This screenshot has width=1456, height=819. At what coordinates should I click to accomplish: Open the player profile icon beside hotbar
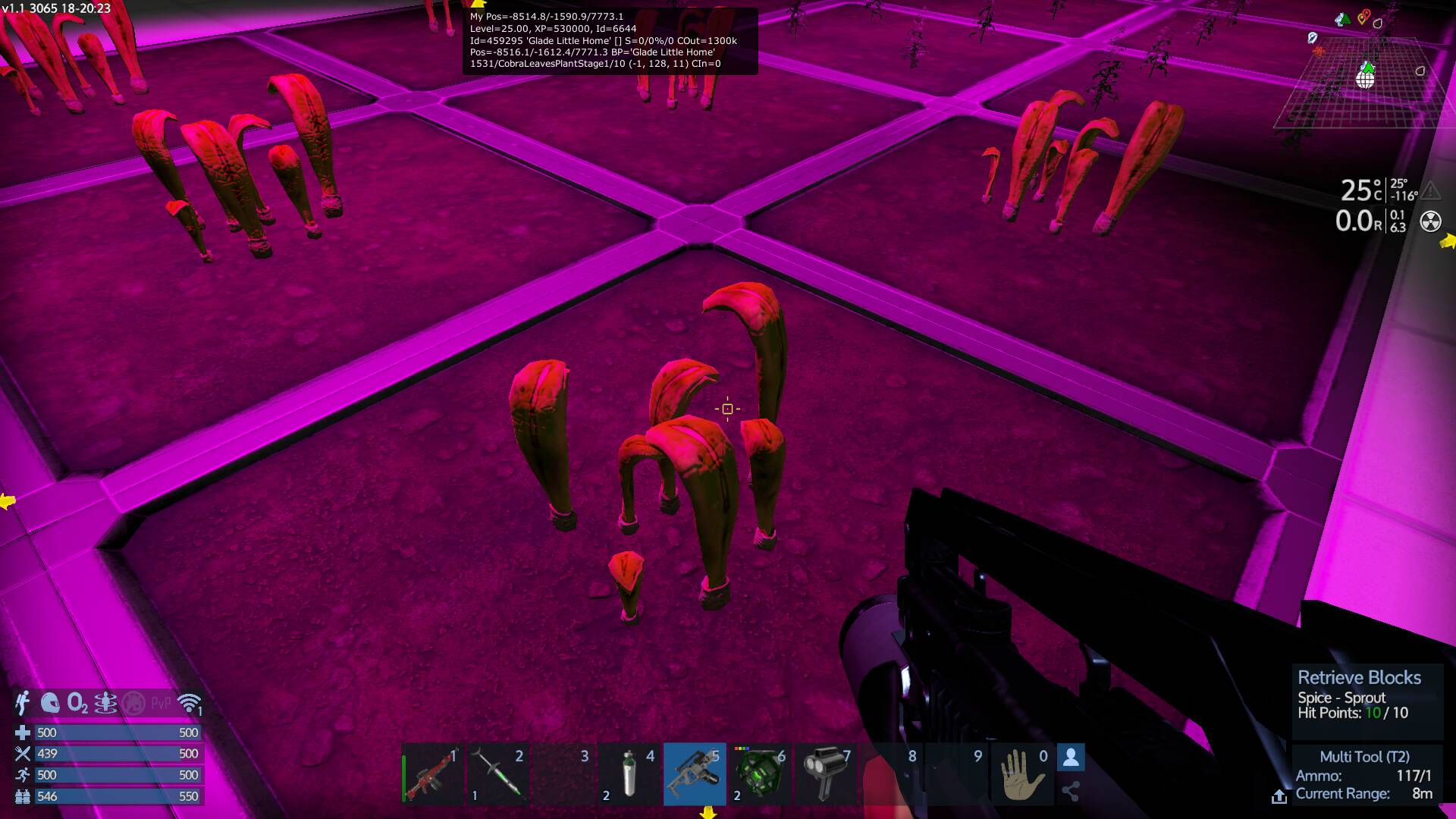1071,757
